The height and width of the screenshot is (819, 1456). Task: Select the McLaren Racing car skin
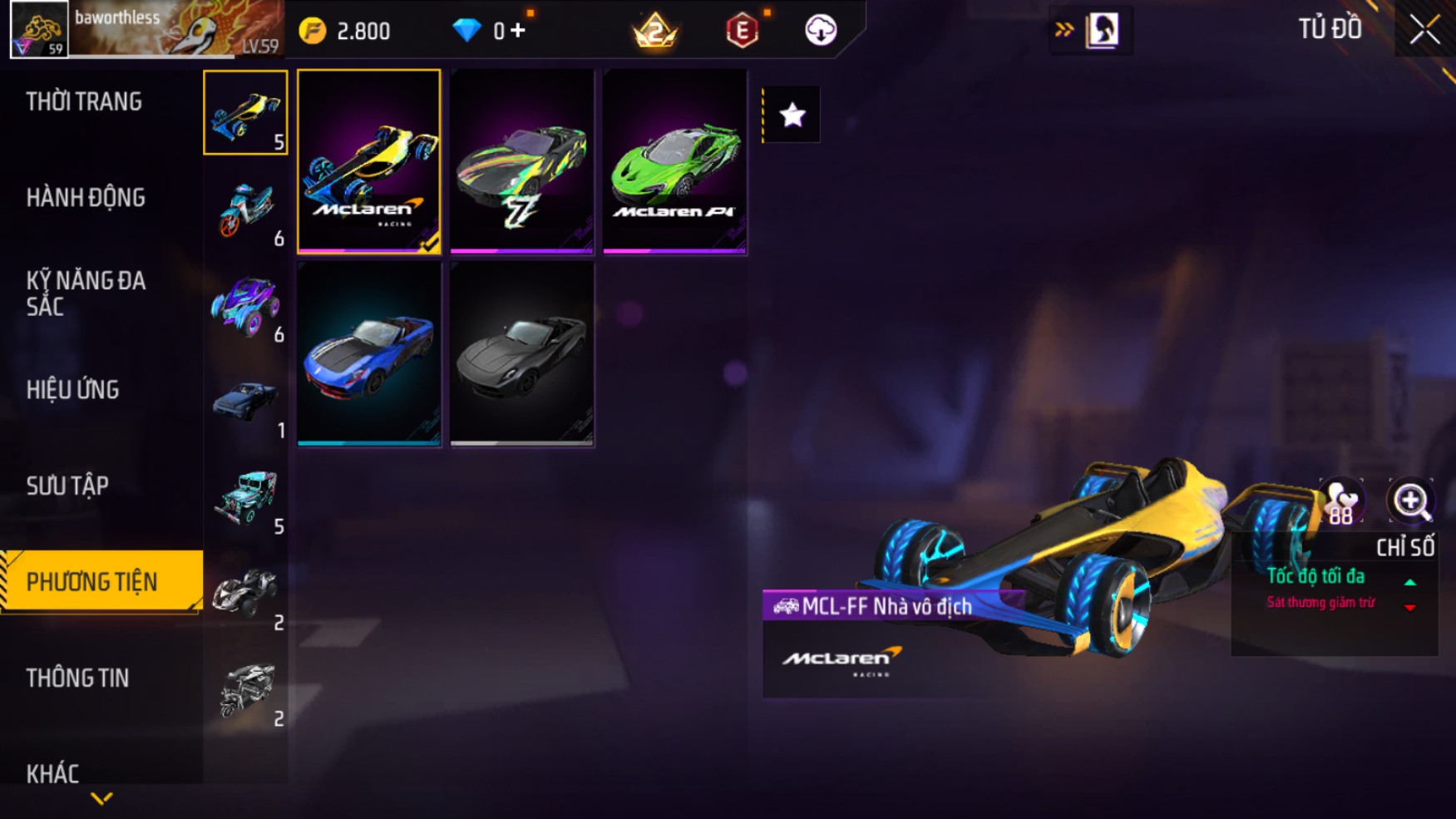(369, 161)
